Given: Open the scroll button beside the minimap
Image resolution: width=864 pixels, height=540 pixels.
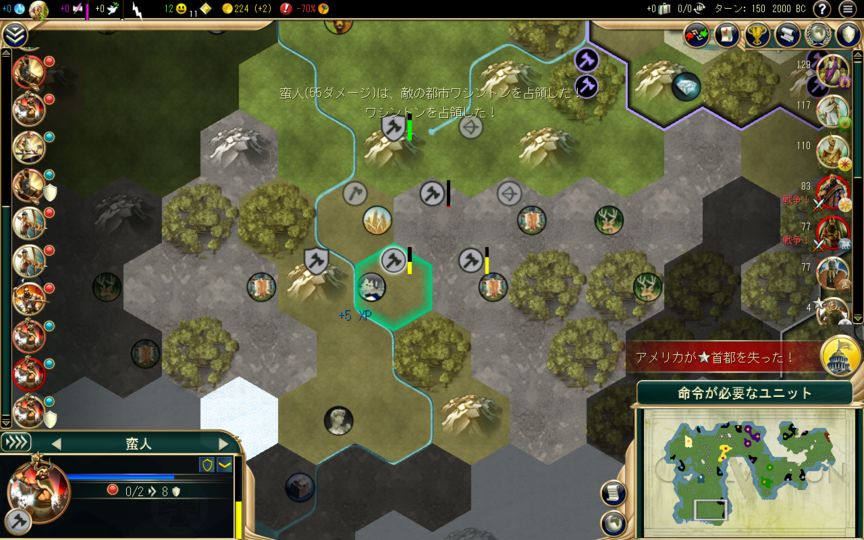Looking at the screenshot, I should point(613,492).
